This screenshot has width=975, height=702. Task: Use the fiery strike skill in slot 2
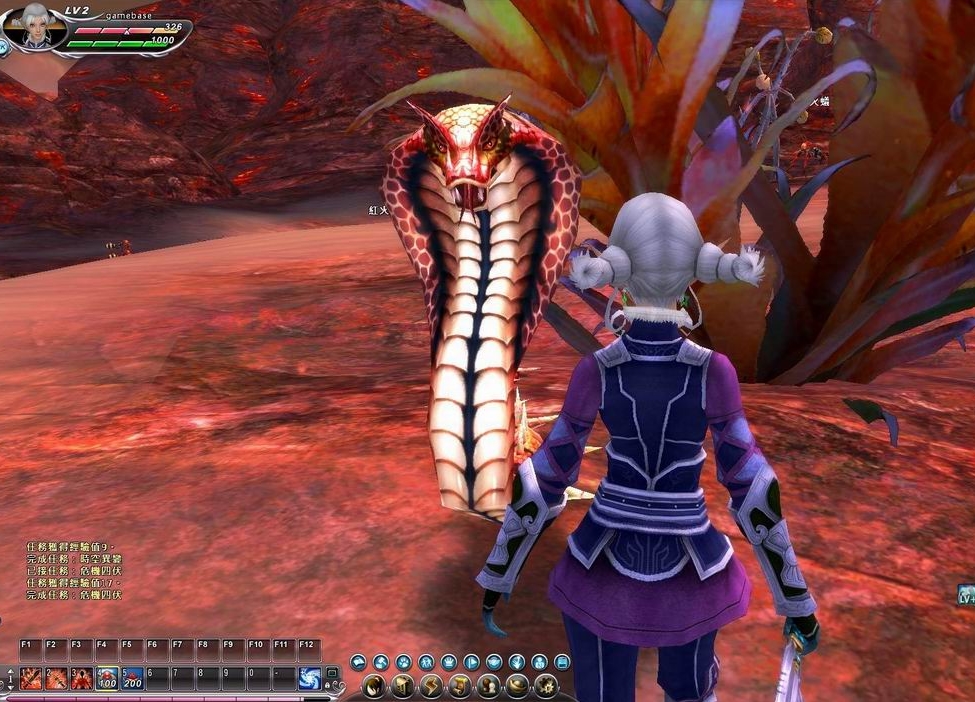pos(56,678)
